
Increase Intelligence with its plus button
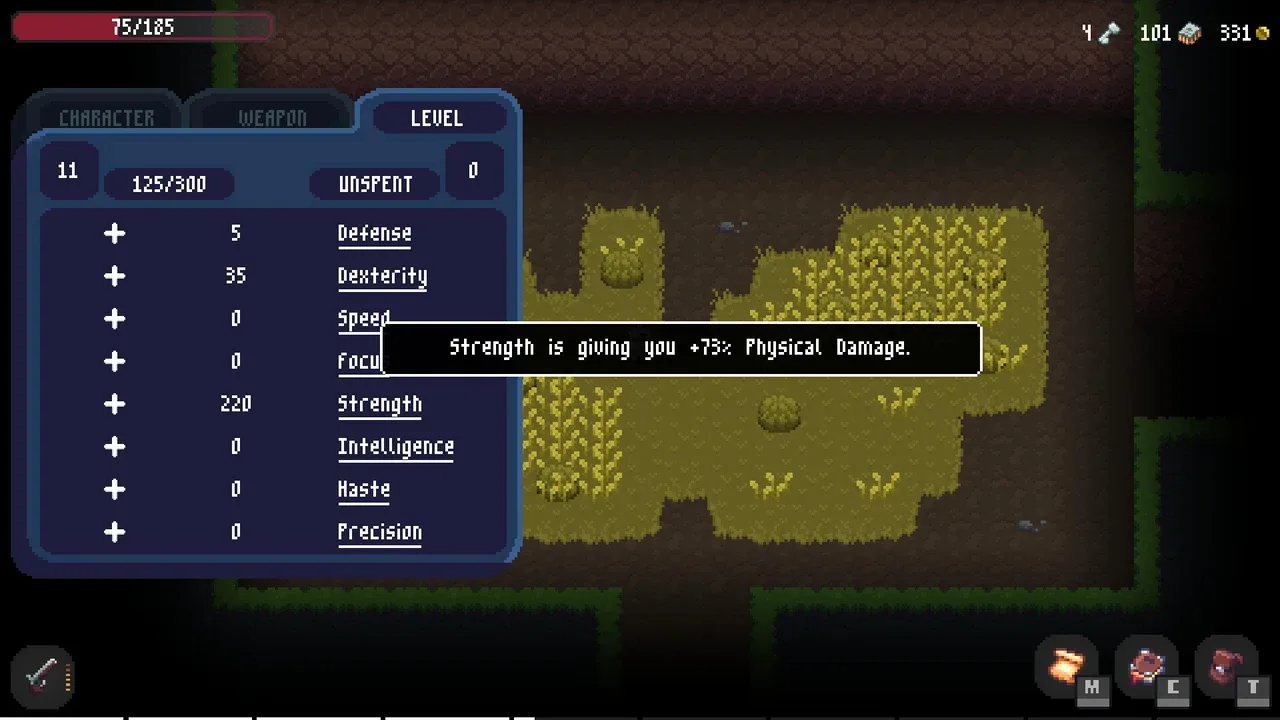(x=115, y=446)
